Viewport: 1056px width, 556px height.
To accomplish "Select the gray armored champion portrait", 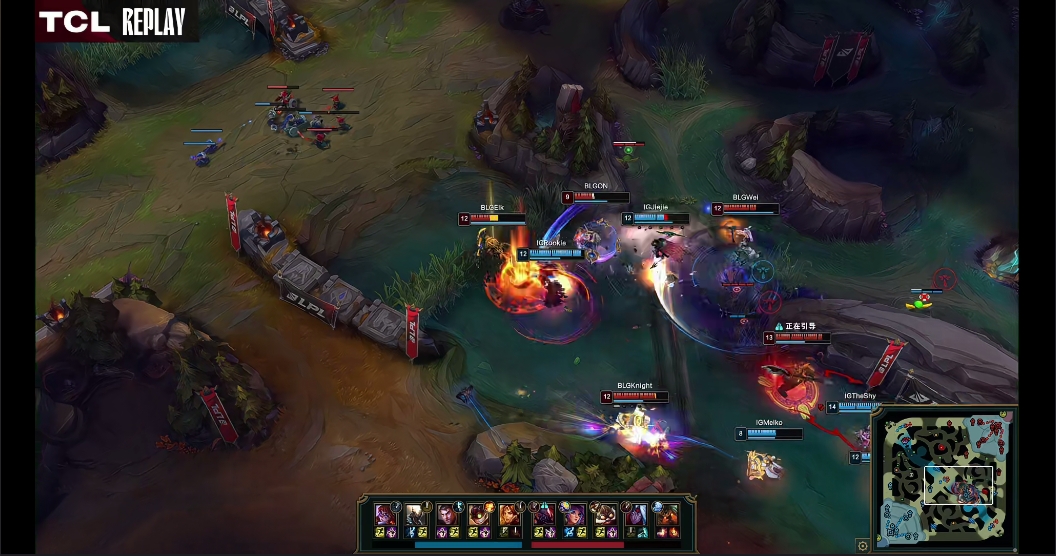I will (x=416, y=515).
